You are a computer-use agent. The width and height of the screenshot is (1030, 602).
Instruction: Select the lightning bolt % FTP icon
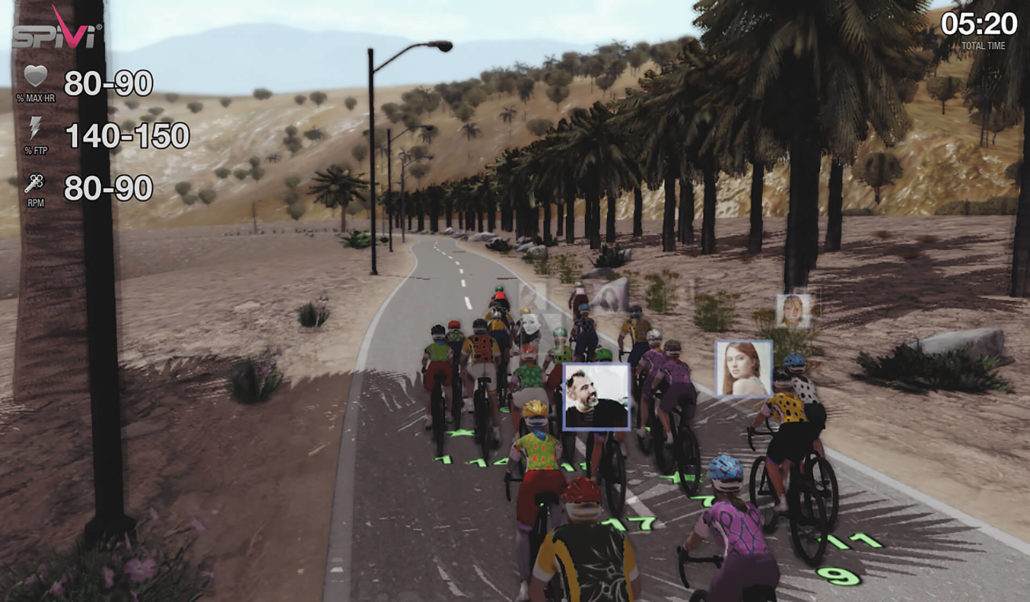click(x=35, y=129)
